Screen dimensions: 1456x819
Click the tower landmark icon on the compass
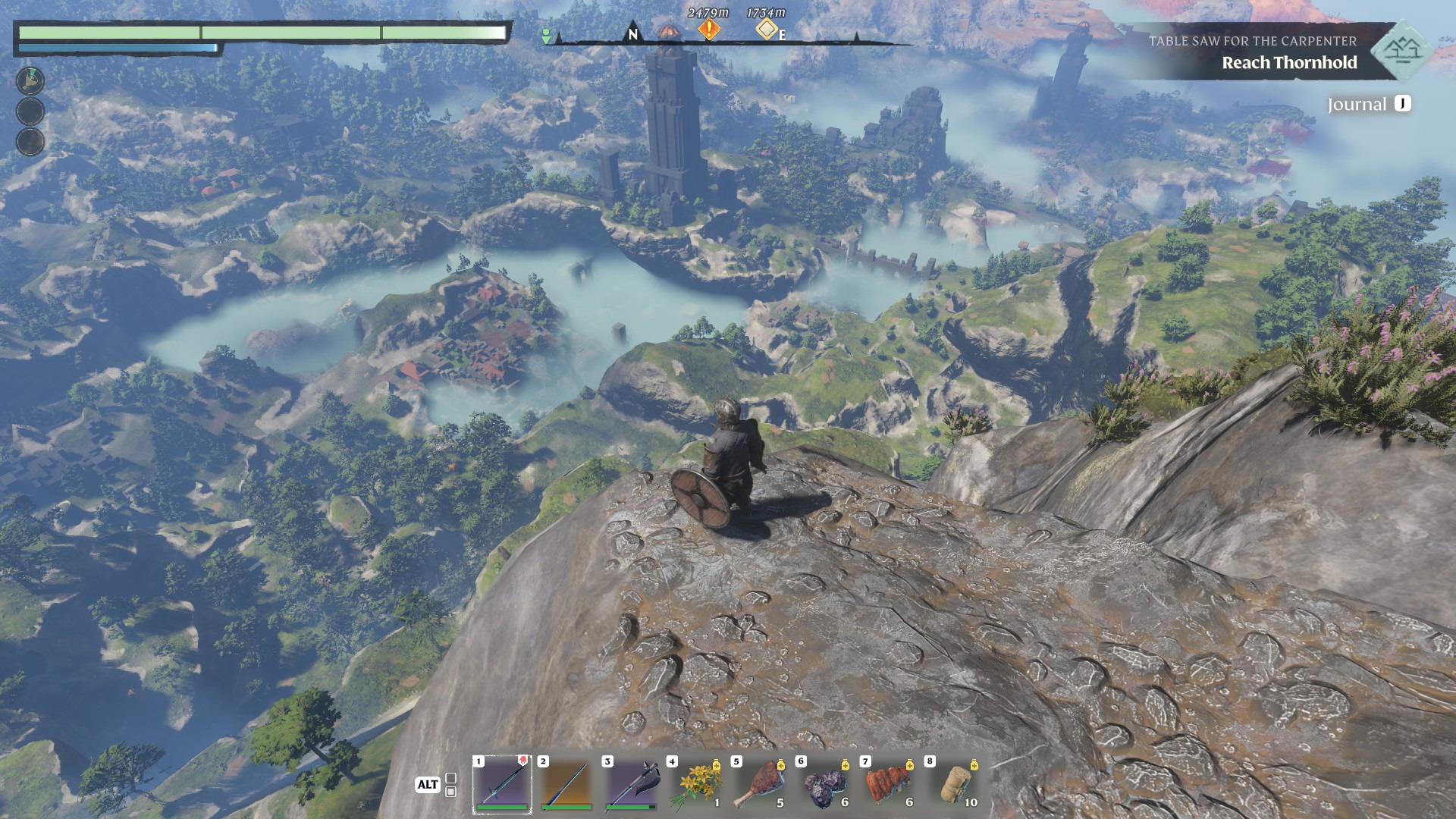[x=668, y=33]
